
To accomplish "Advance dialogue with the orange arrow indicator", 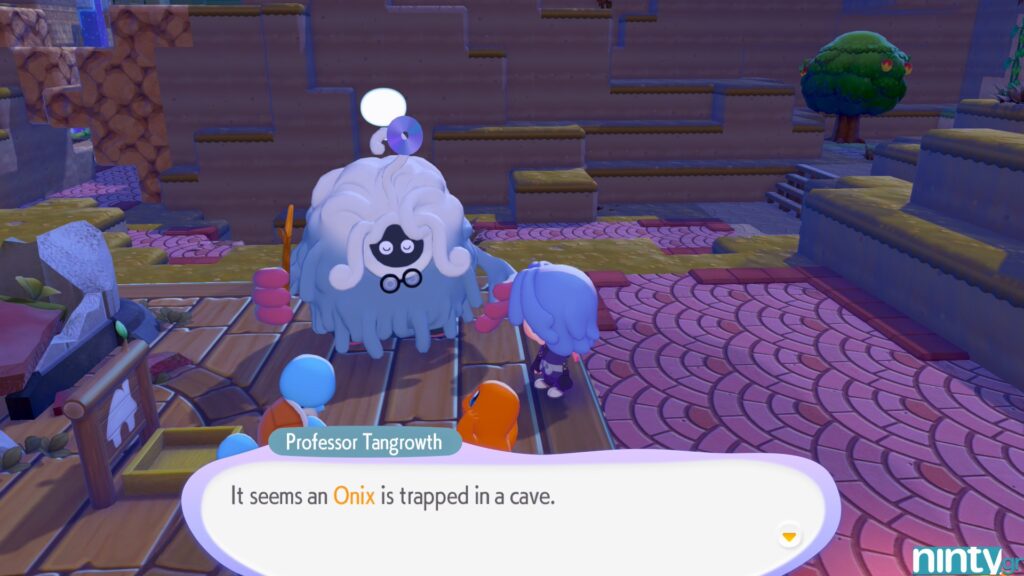I will [789, 537].
